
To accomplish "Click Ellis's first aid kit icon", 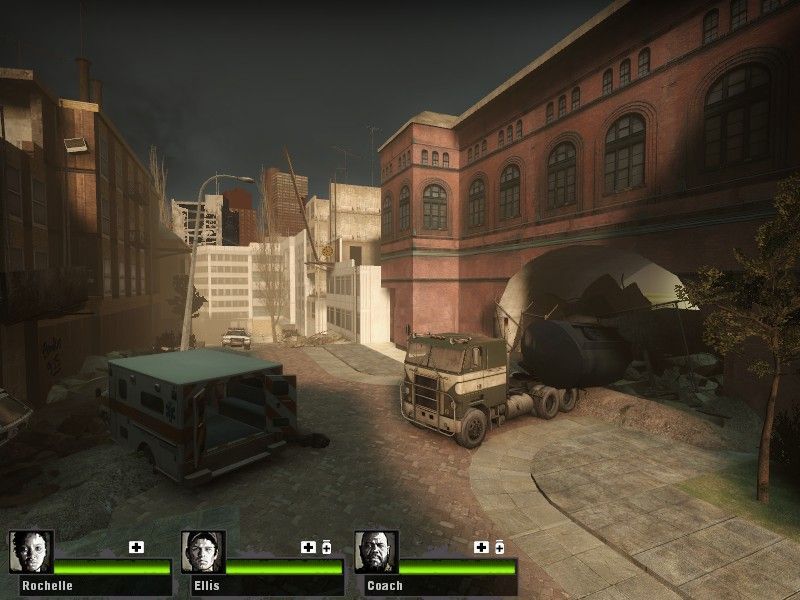I will point(309,547).
